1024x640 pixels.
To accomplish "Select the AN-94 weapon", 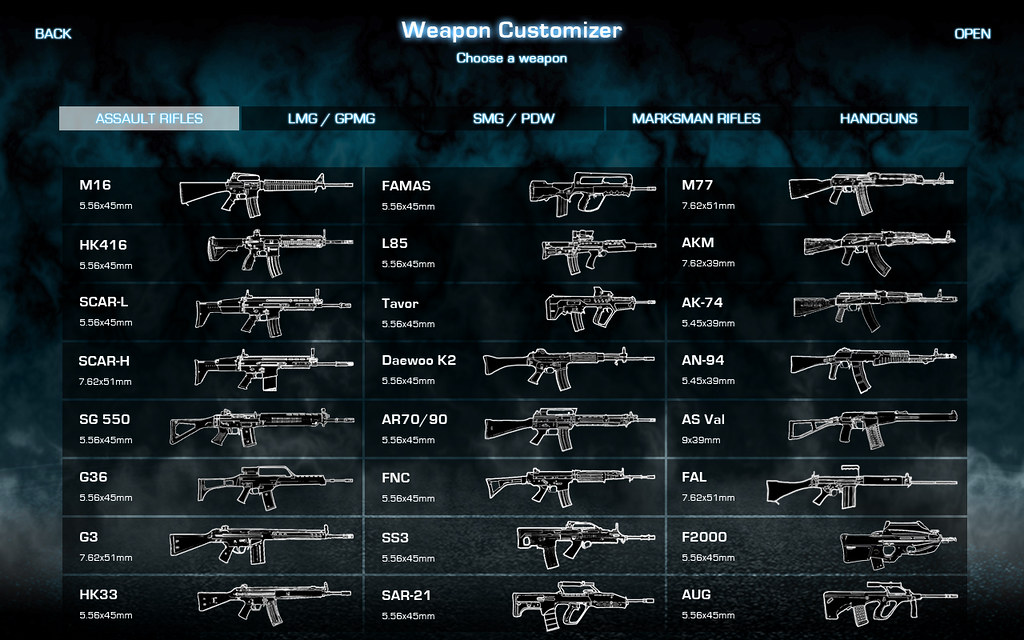I will coord(816,369).
